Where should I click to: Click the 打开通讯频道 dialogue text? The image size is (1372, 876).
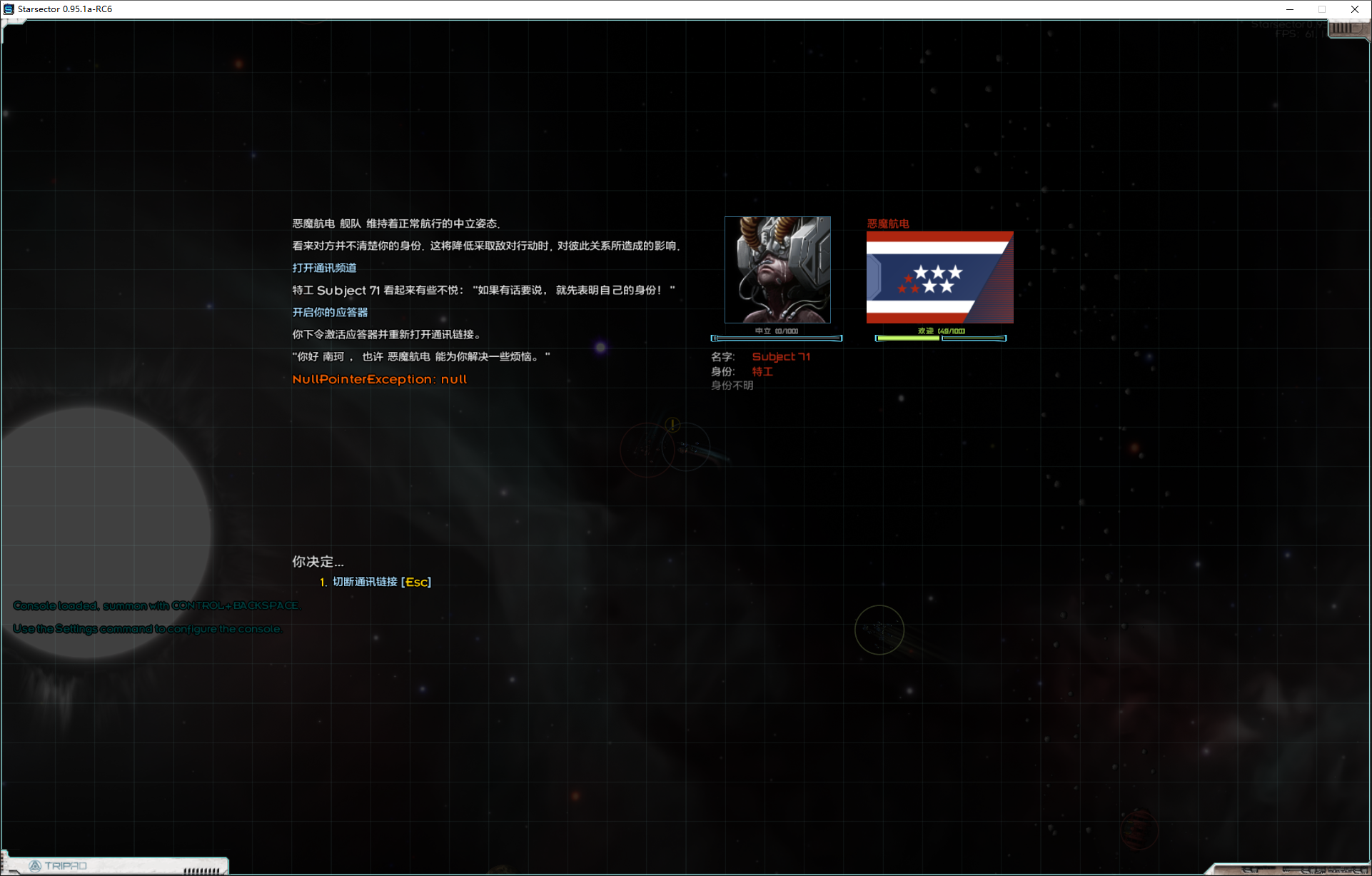coord(325,268)
